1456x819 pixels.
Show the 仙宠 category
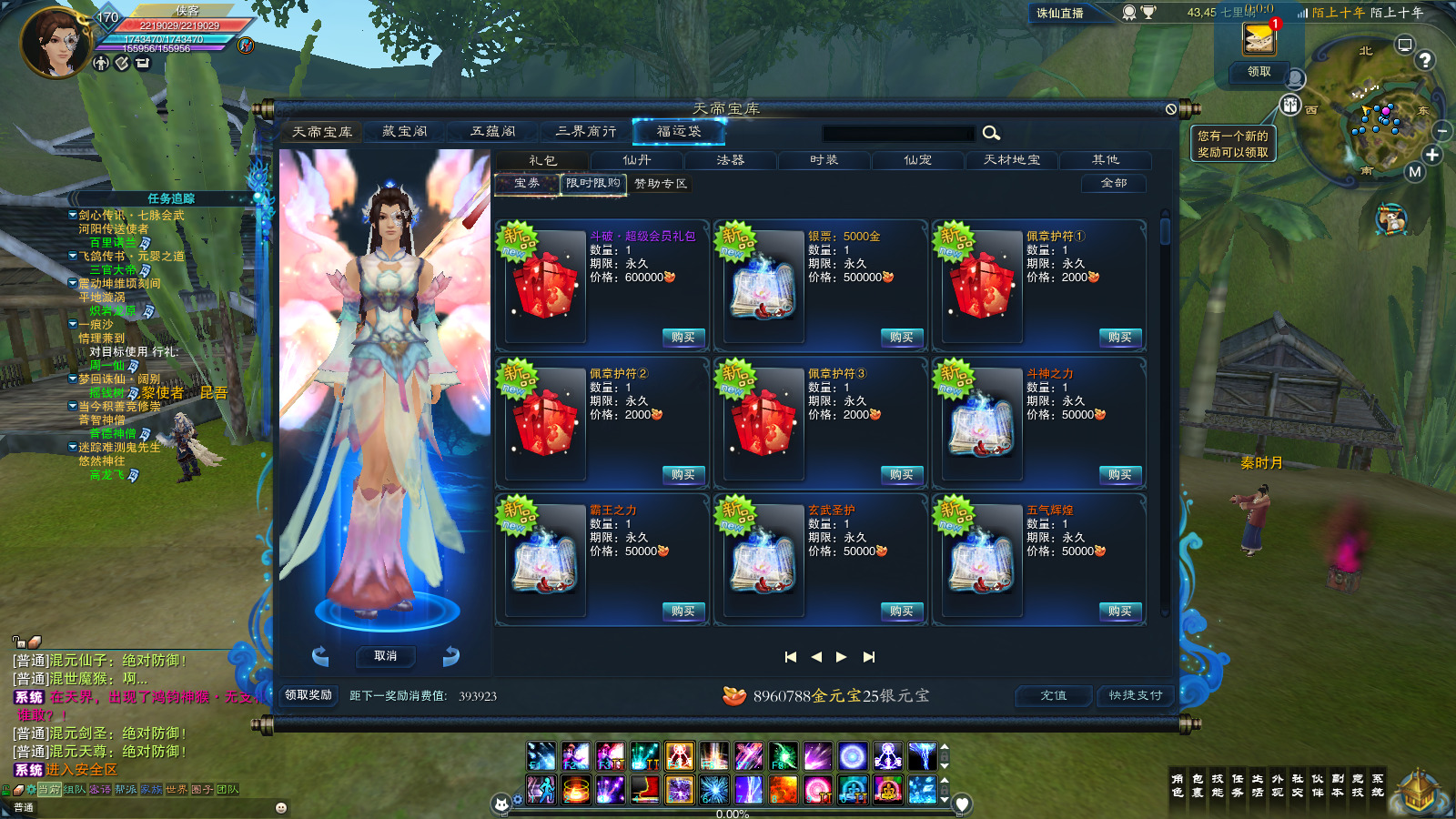coord(917,160)
